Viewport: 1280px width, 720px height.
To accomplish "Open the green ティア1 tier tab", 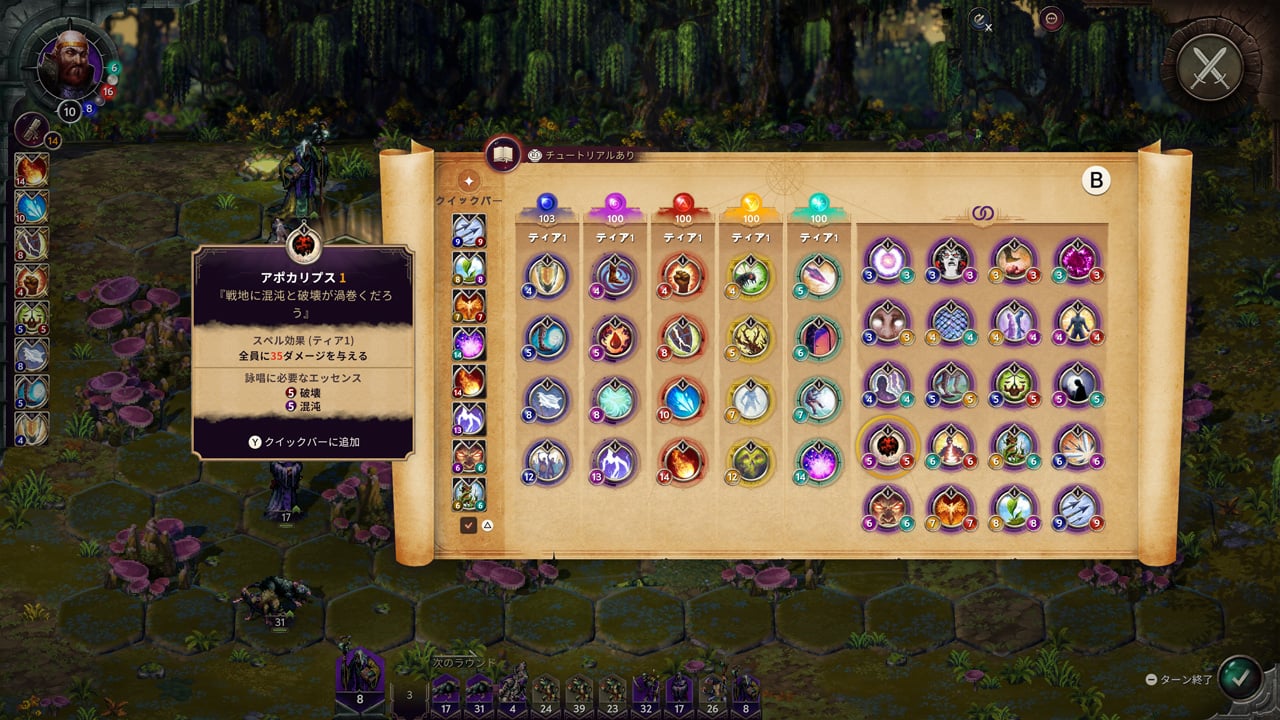I will (x=818, y=236).
